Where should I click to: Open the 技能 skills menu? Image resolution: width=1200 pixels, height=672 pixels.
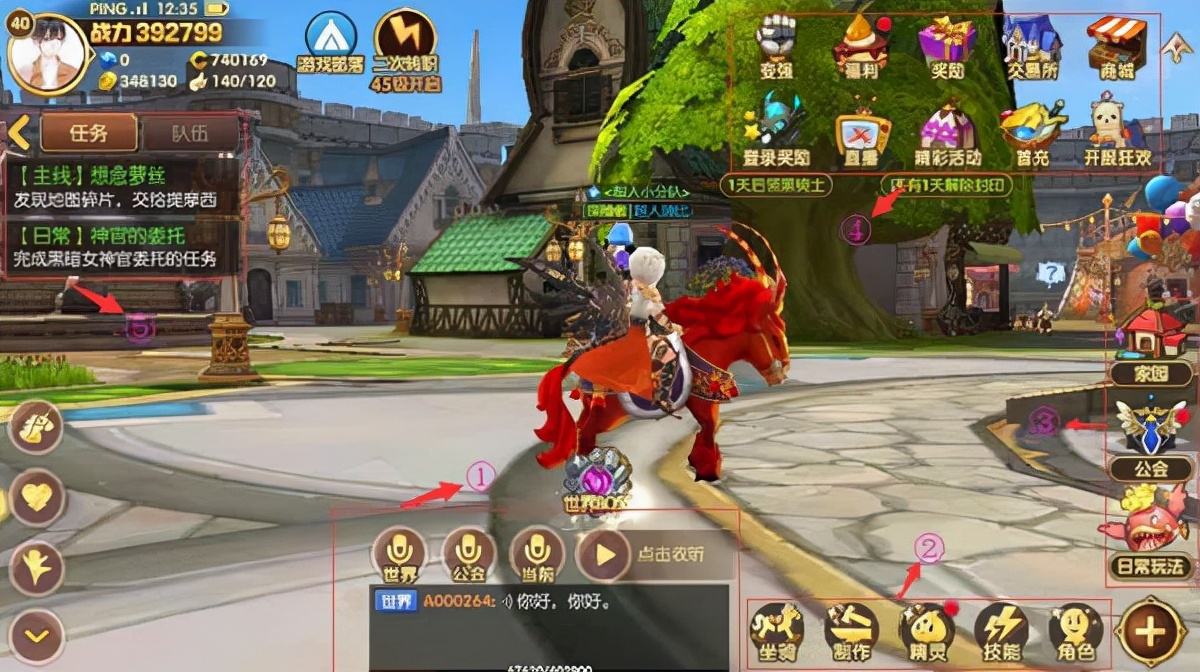click(1001, 632)
